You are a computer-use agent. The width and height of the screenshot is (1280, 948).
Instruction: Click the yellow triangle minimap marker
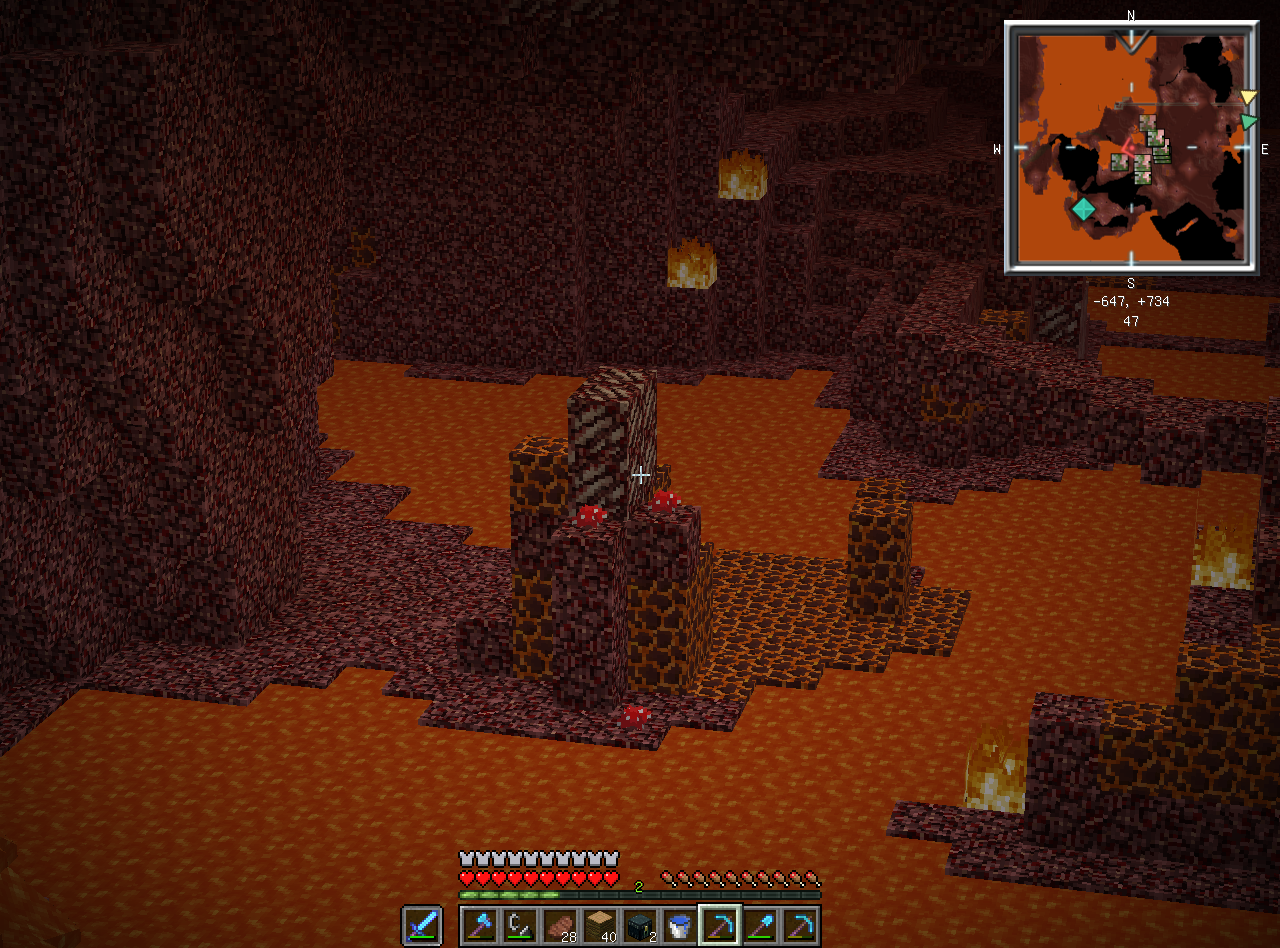tap(1248, 97)
